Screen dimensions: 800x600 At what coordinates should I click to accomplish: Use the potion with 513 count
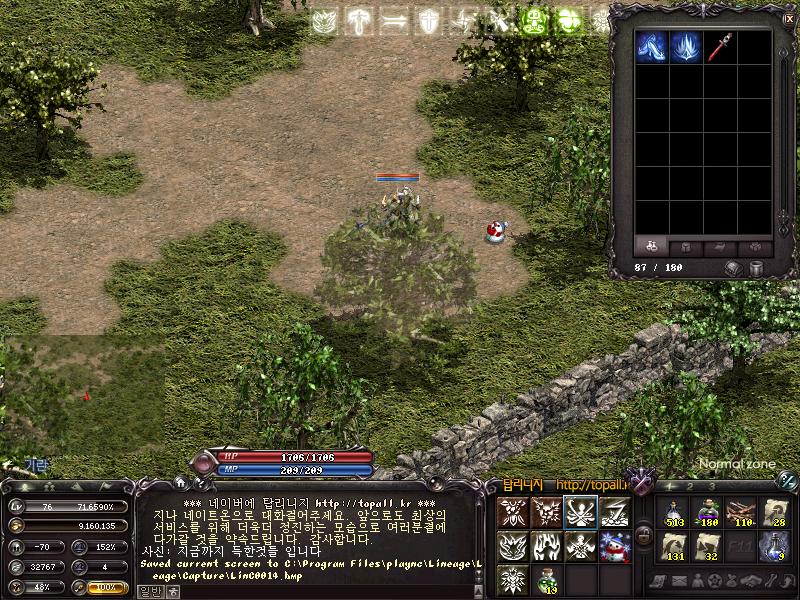[672, 512]
